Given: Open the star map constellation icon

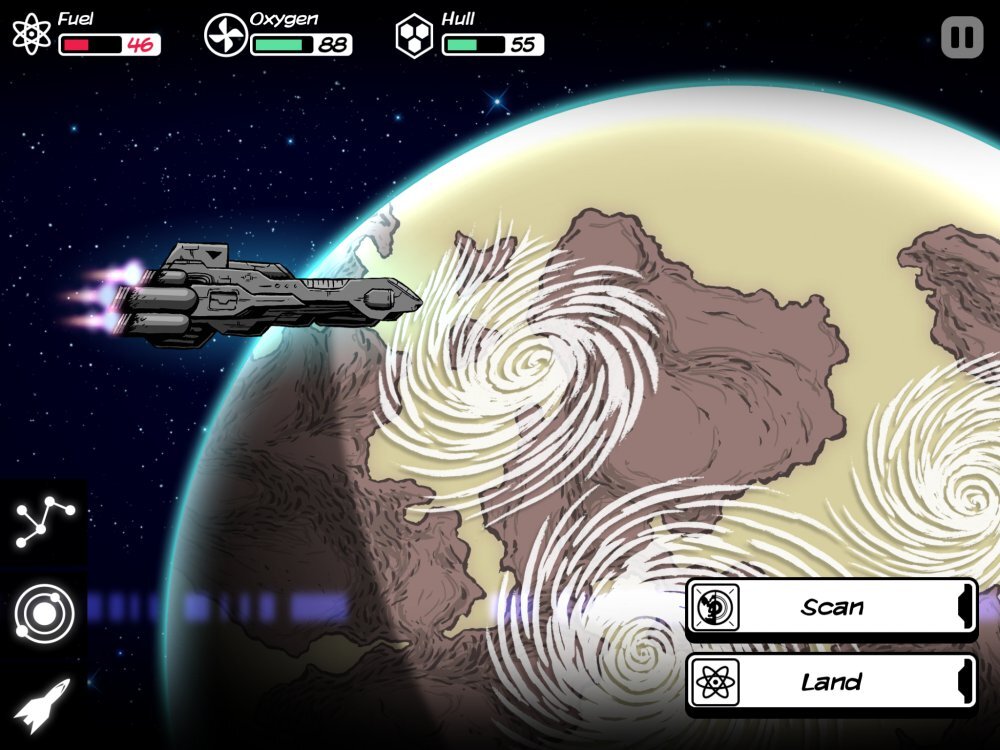Looking at the screenshot, I should (x=44, y=523).
